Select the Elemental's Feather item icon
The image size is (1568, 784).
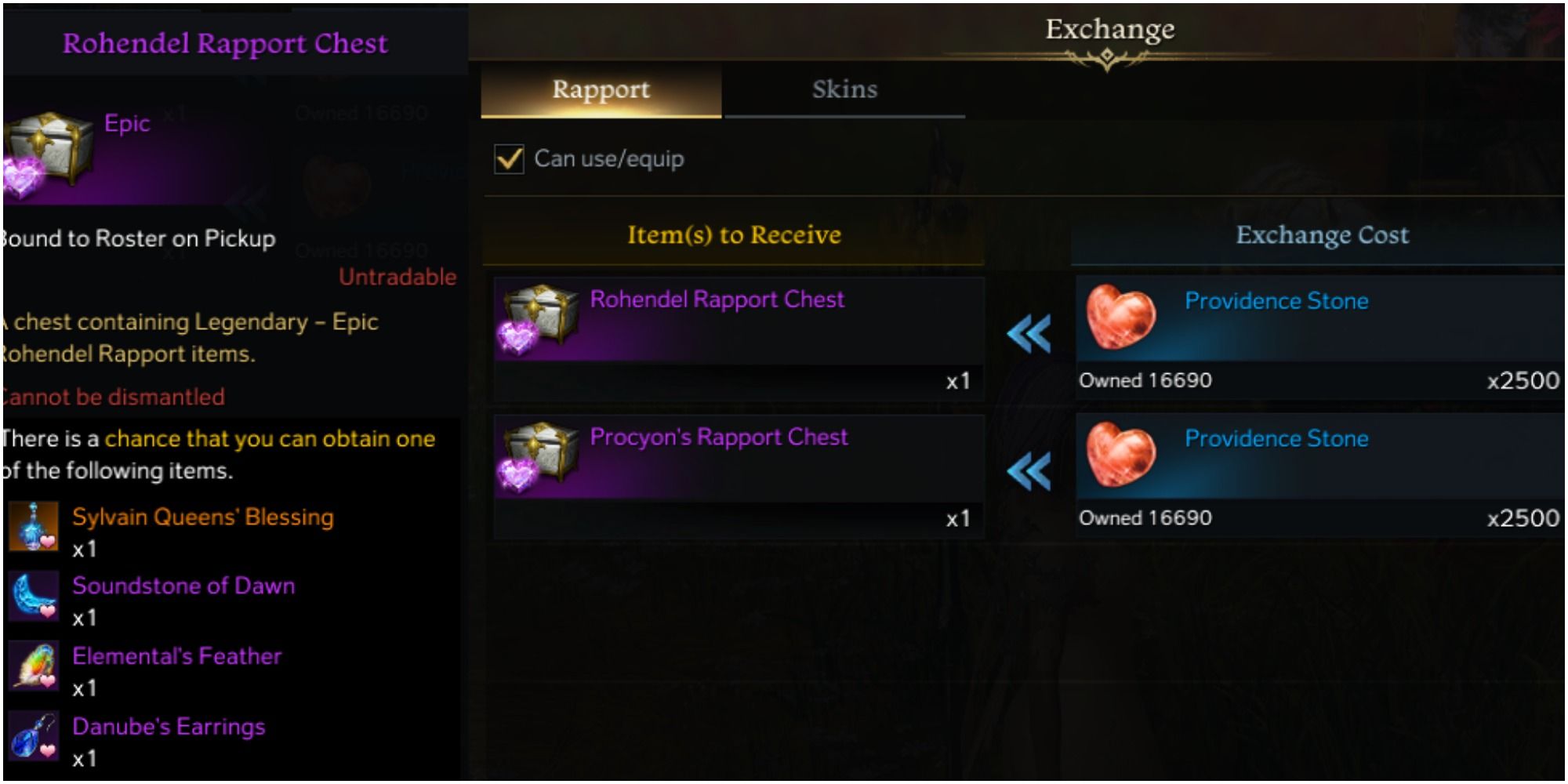pyautogui.click(x=35, y=663)
